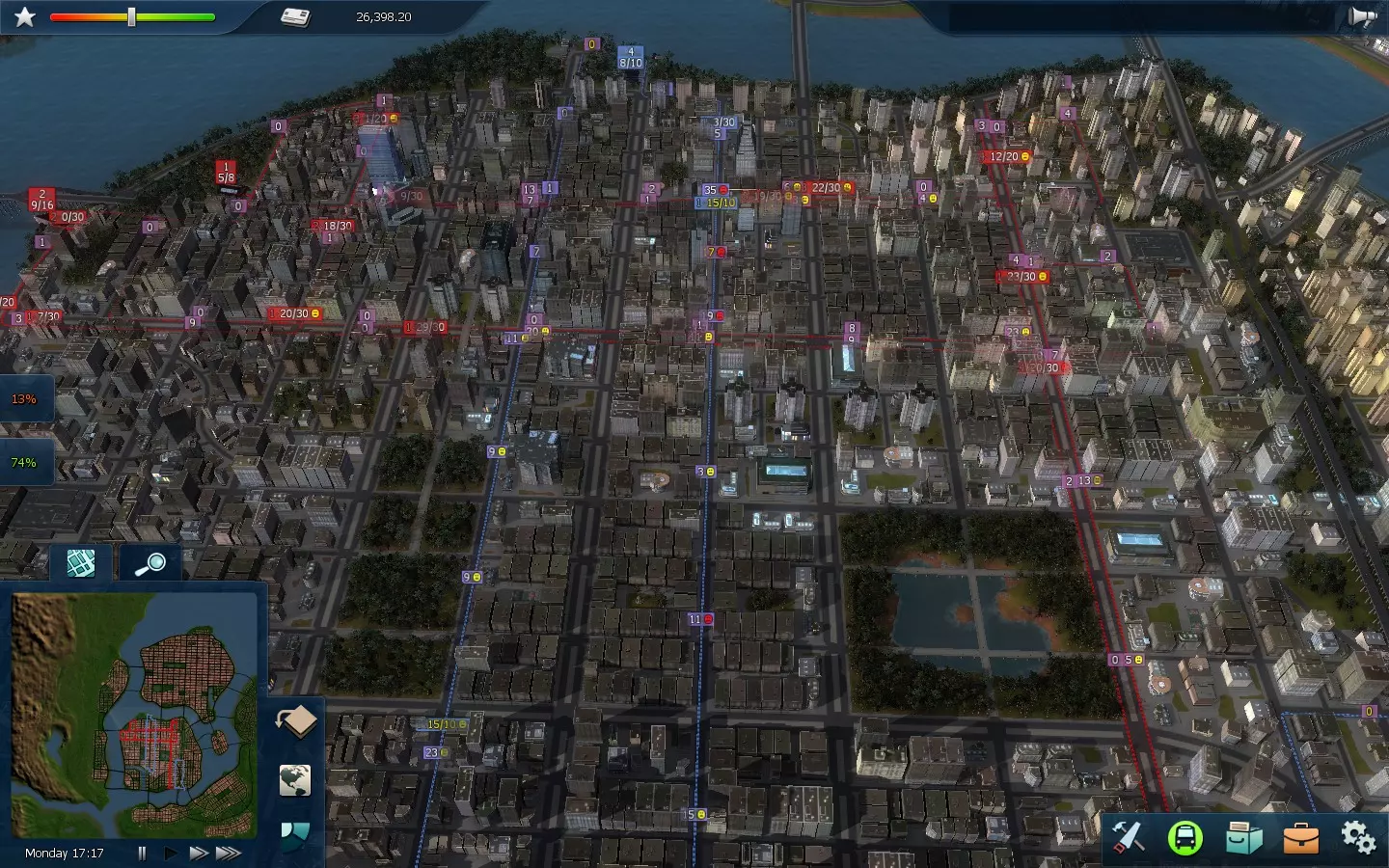Open finances via the money card icon
Image resolution: width=1389 pixels, height=868 pixels.
coord(295,17)
